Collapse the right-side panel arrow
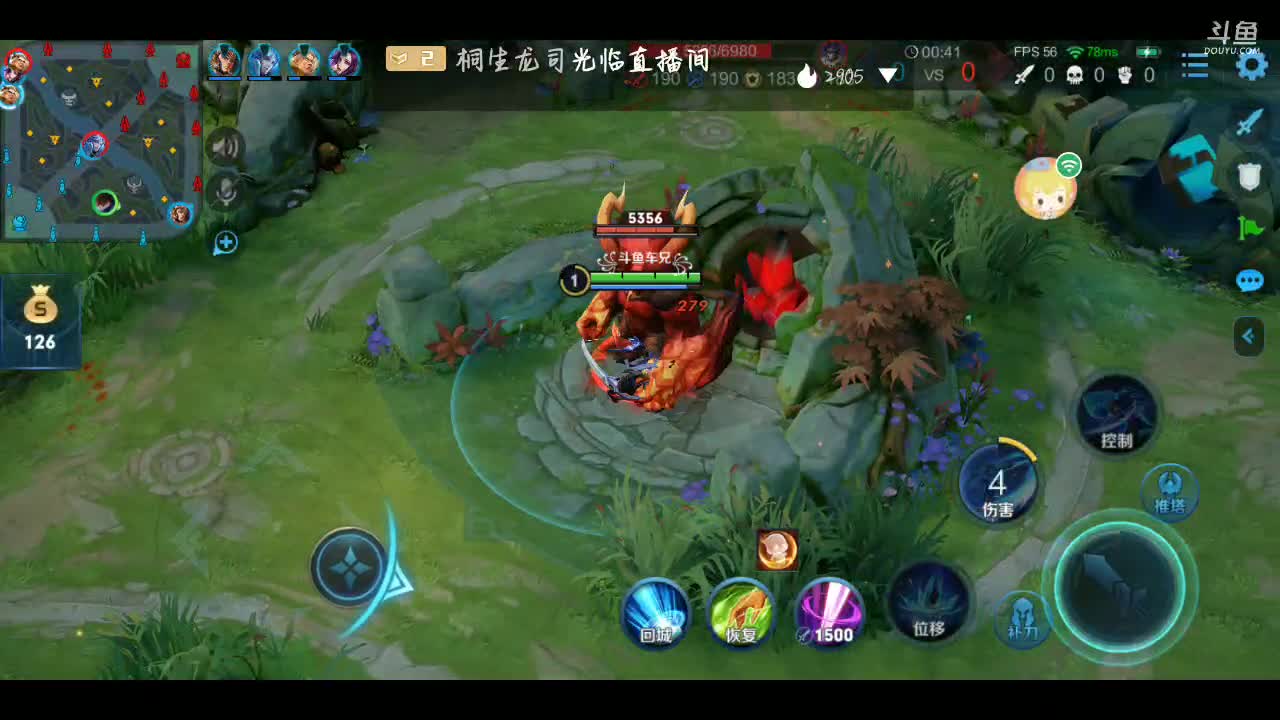The image size is (1280, 720). [x=1248, y=337]
